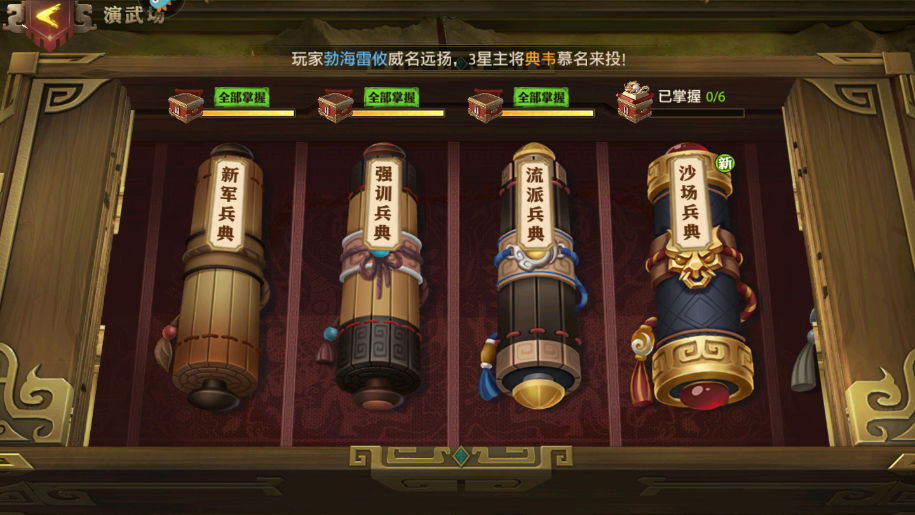
Task: Claim the treasure chest above 新军兵典
Action: click(186, 105)
